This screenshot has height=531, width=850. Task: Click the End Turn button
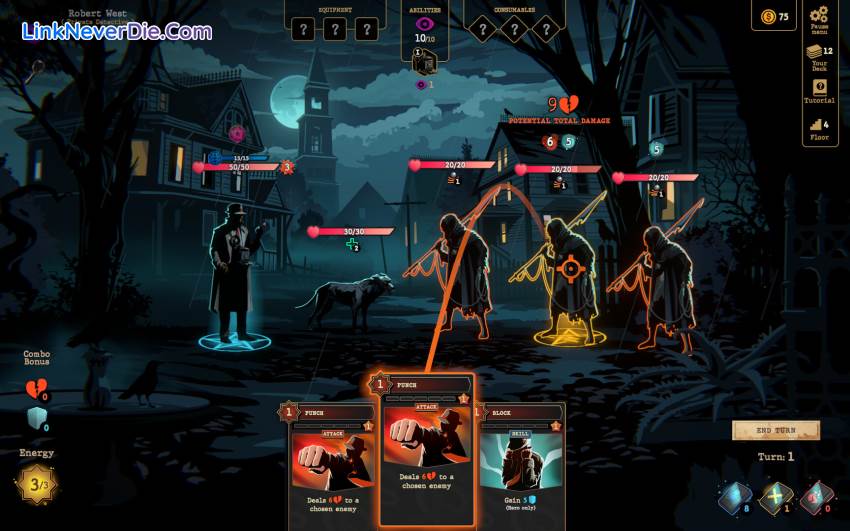coord(776,430)
